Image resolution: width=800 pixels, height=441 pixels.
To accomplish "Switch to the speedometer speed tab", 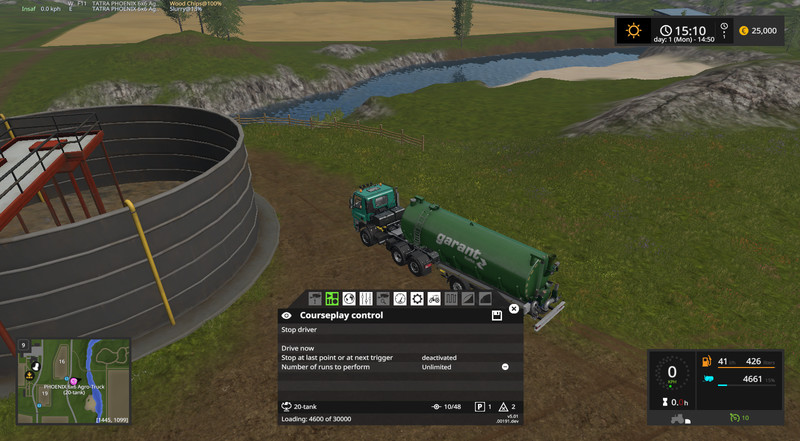I will (400, 298).
